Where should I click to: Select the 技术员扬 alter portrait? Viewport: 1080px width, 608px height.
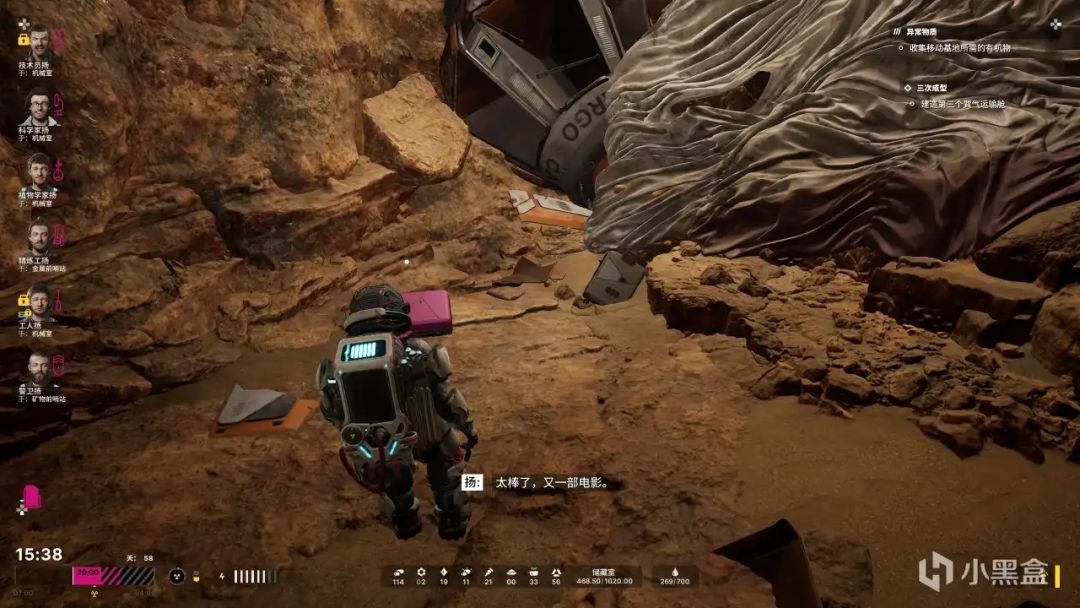point(39,43)
